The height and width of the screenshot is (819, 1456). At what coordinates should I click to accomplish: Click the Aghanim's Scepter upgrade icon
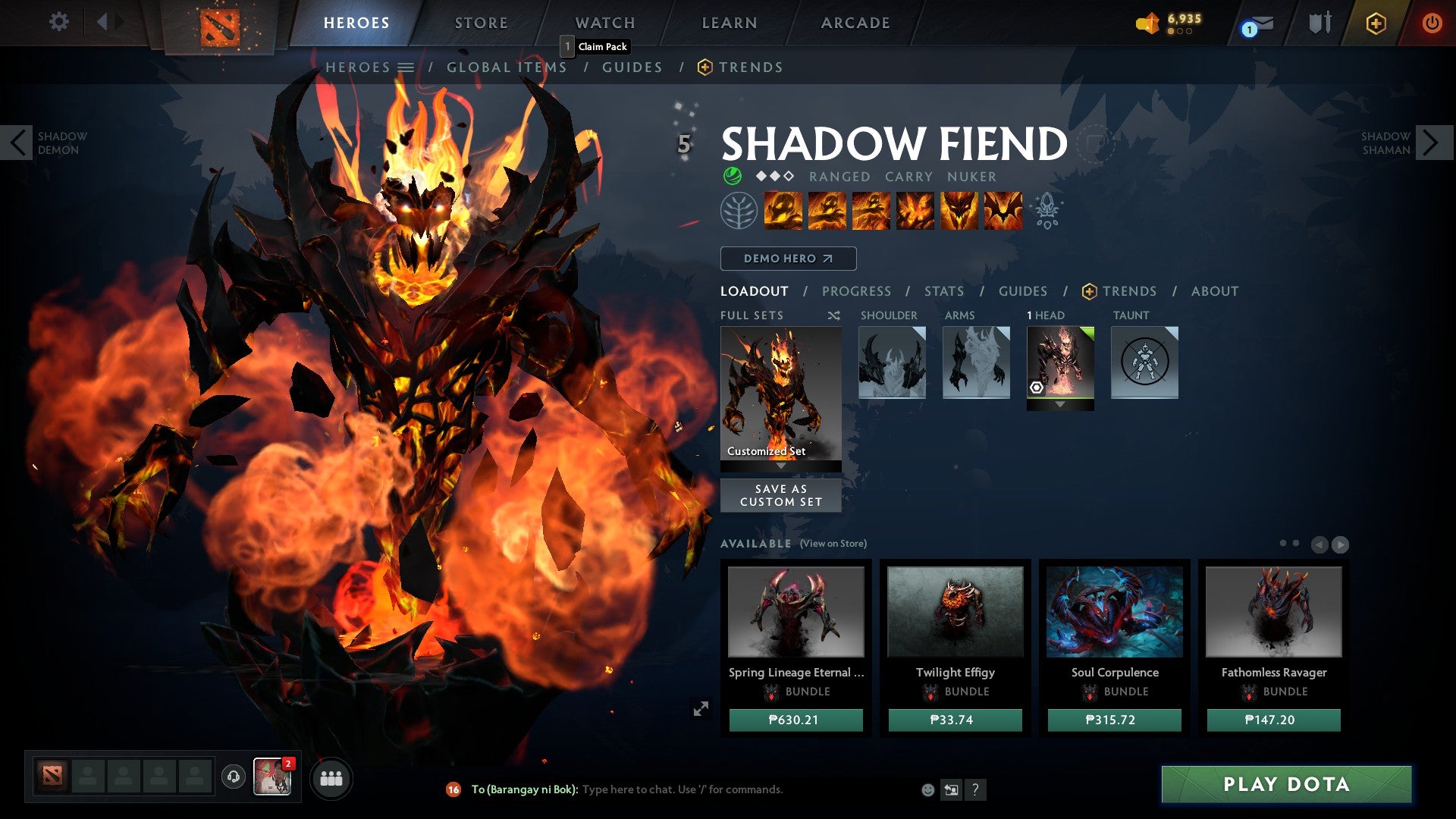1049,211
